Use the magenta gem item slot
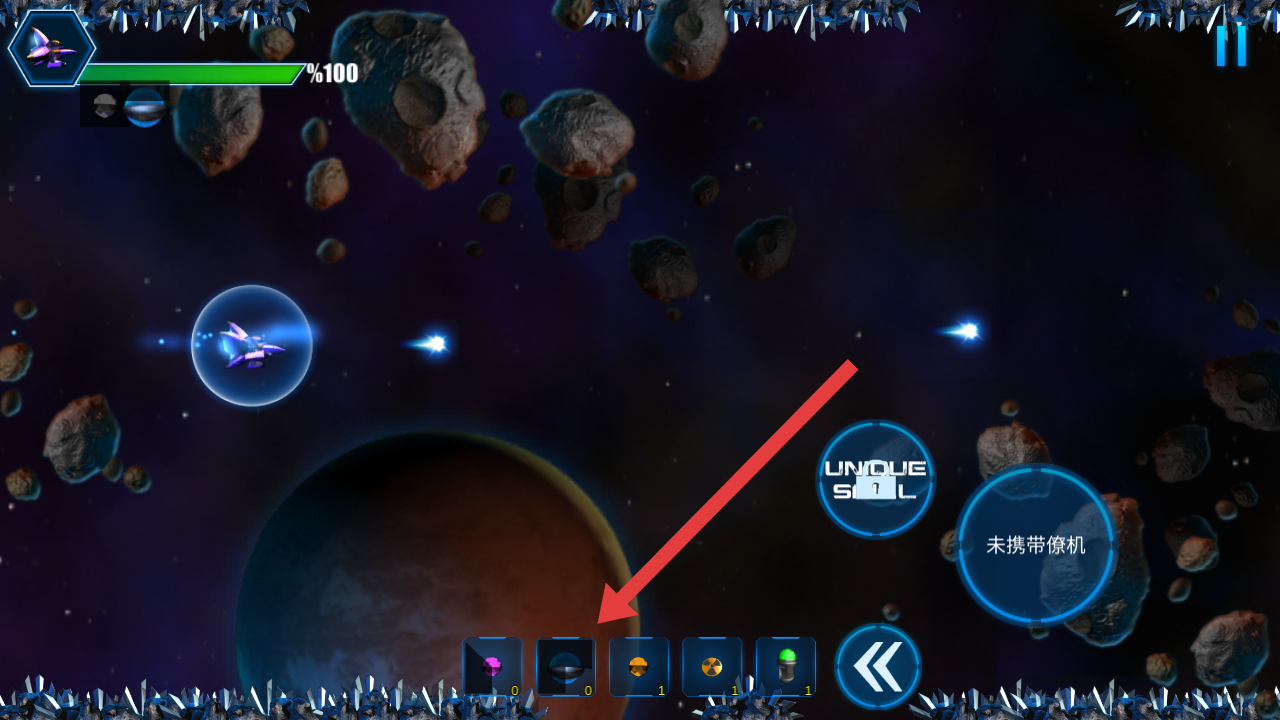Screen dimensions: 1280x720 492,667
